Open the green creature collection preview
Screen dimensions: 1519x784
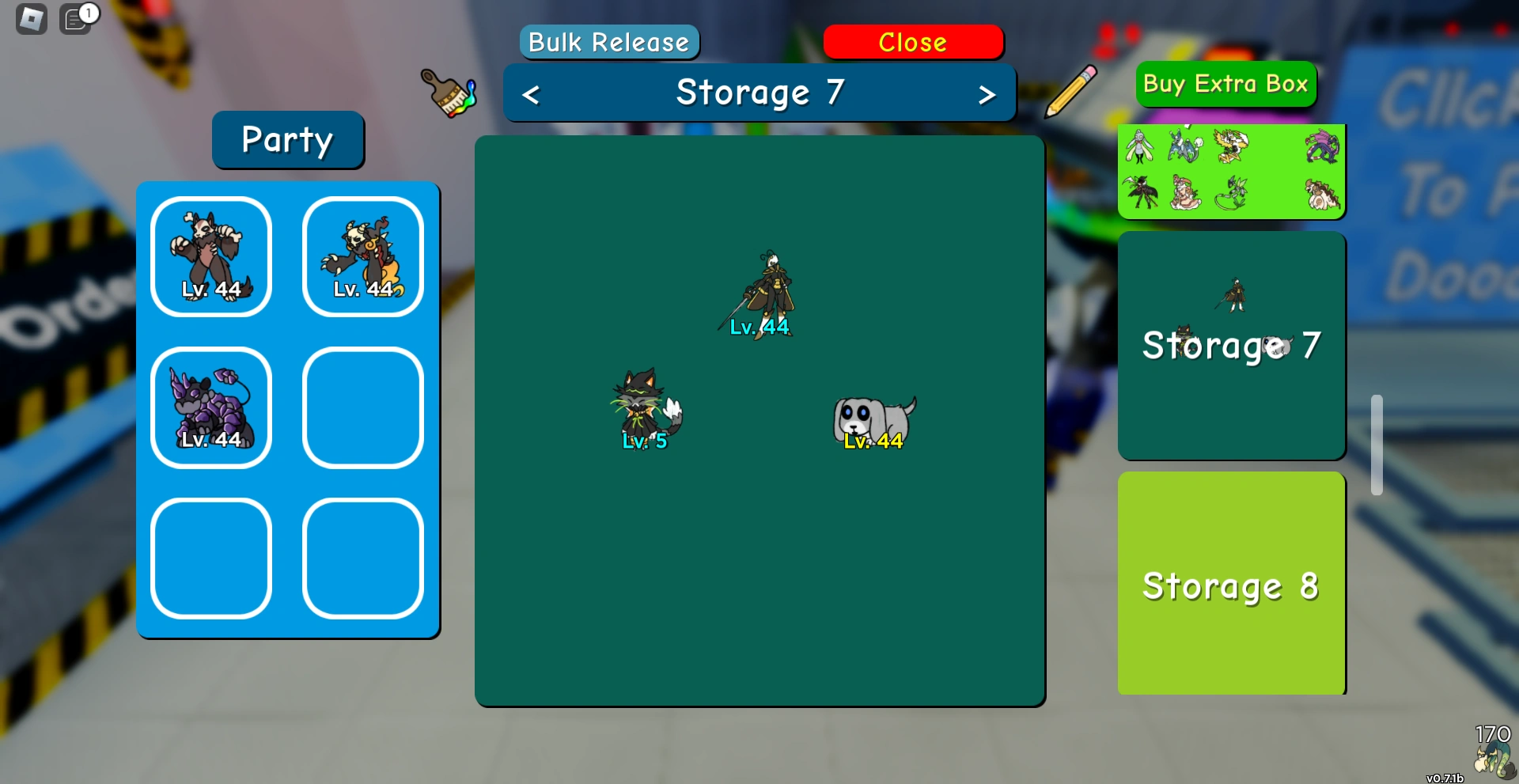point(1230,170)
